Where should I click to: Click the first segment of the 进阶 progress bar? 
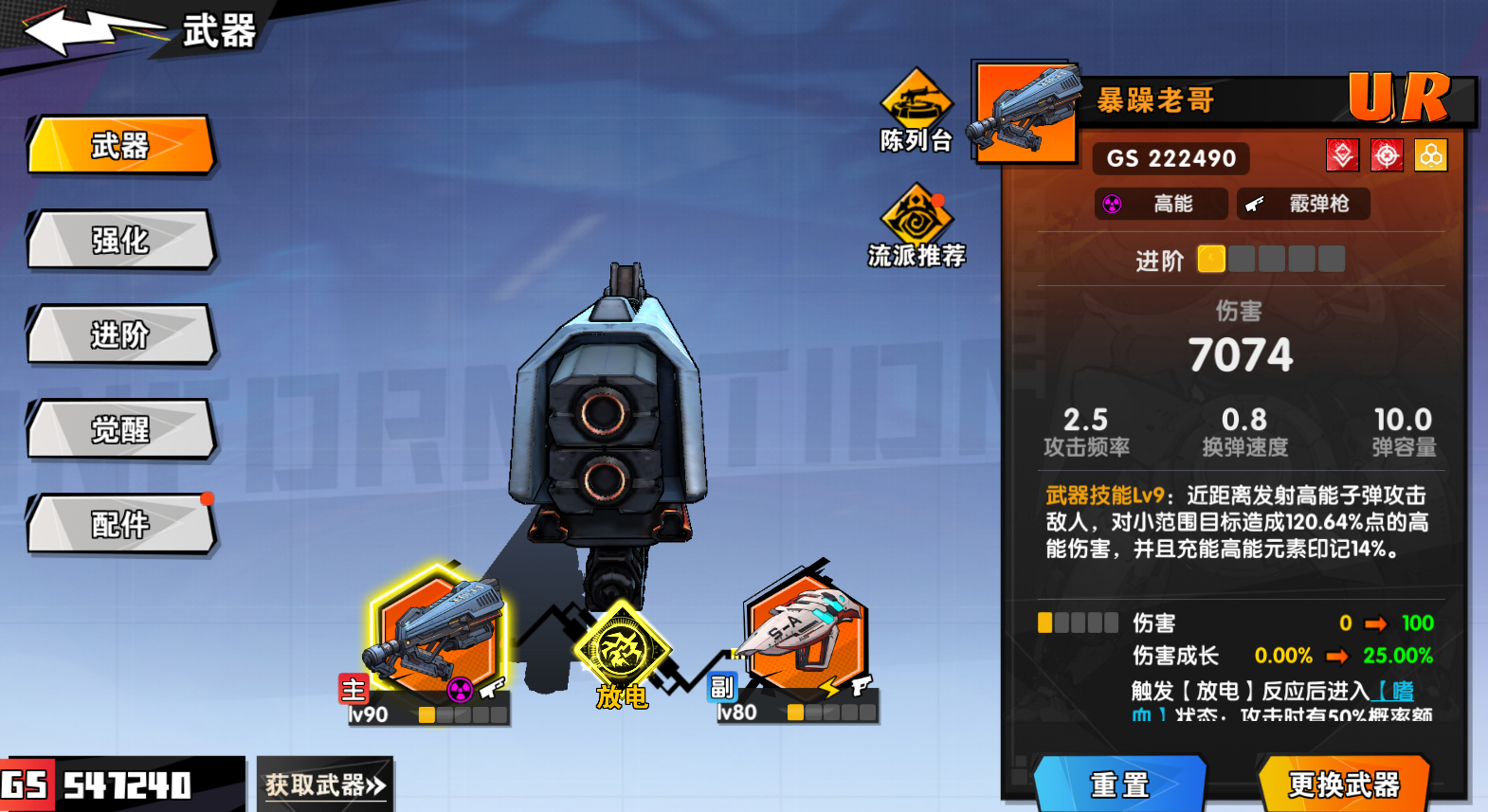click(x=1211, y=259)
